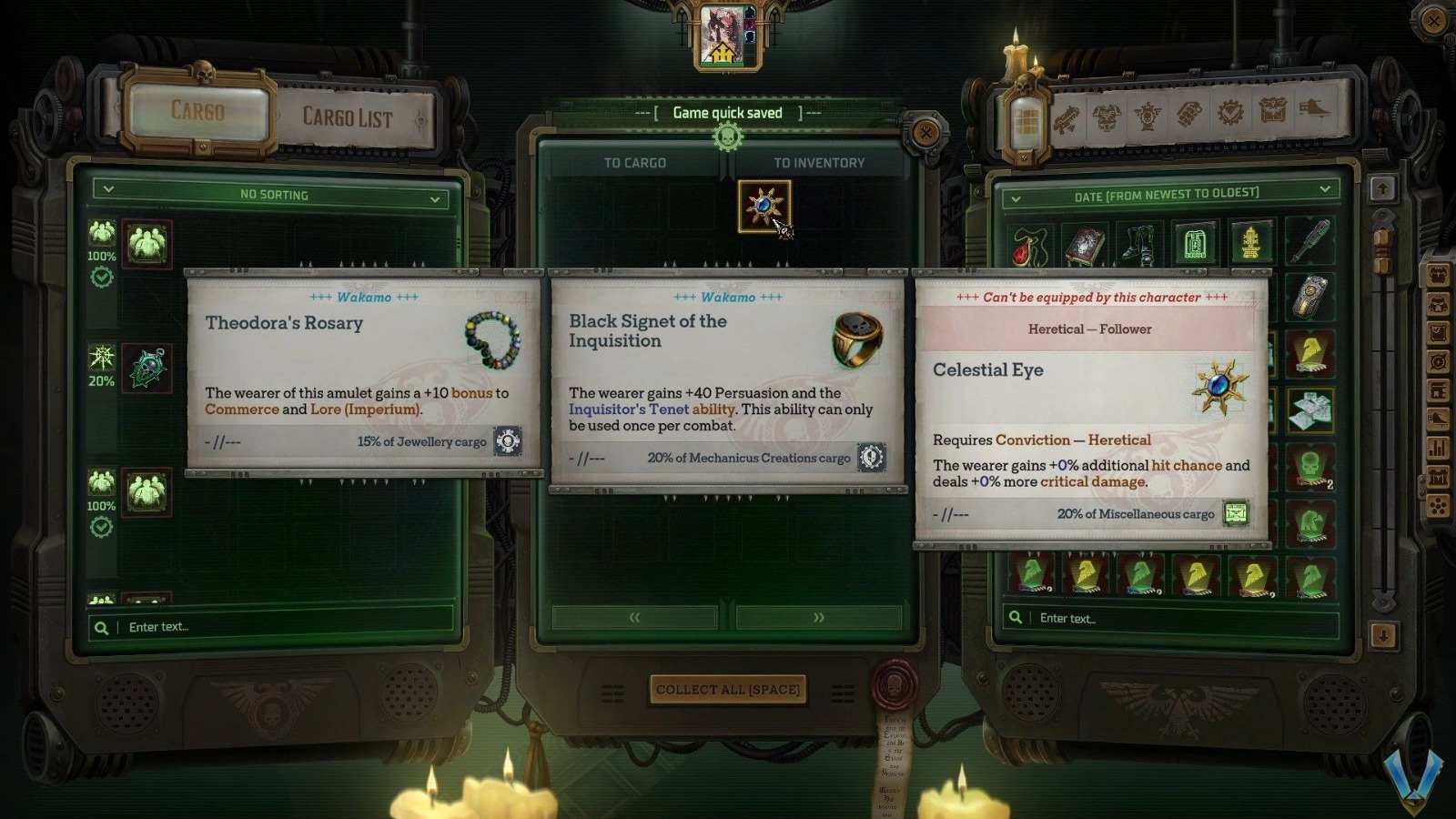This screenshot has width=1456, height=819.
Task: Toggle the checkmark under the second 100% cargo entry
Action: coord(100,524)
